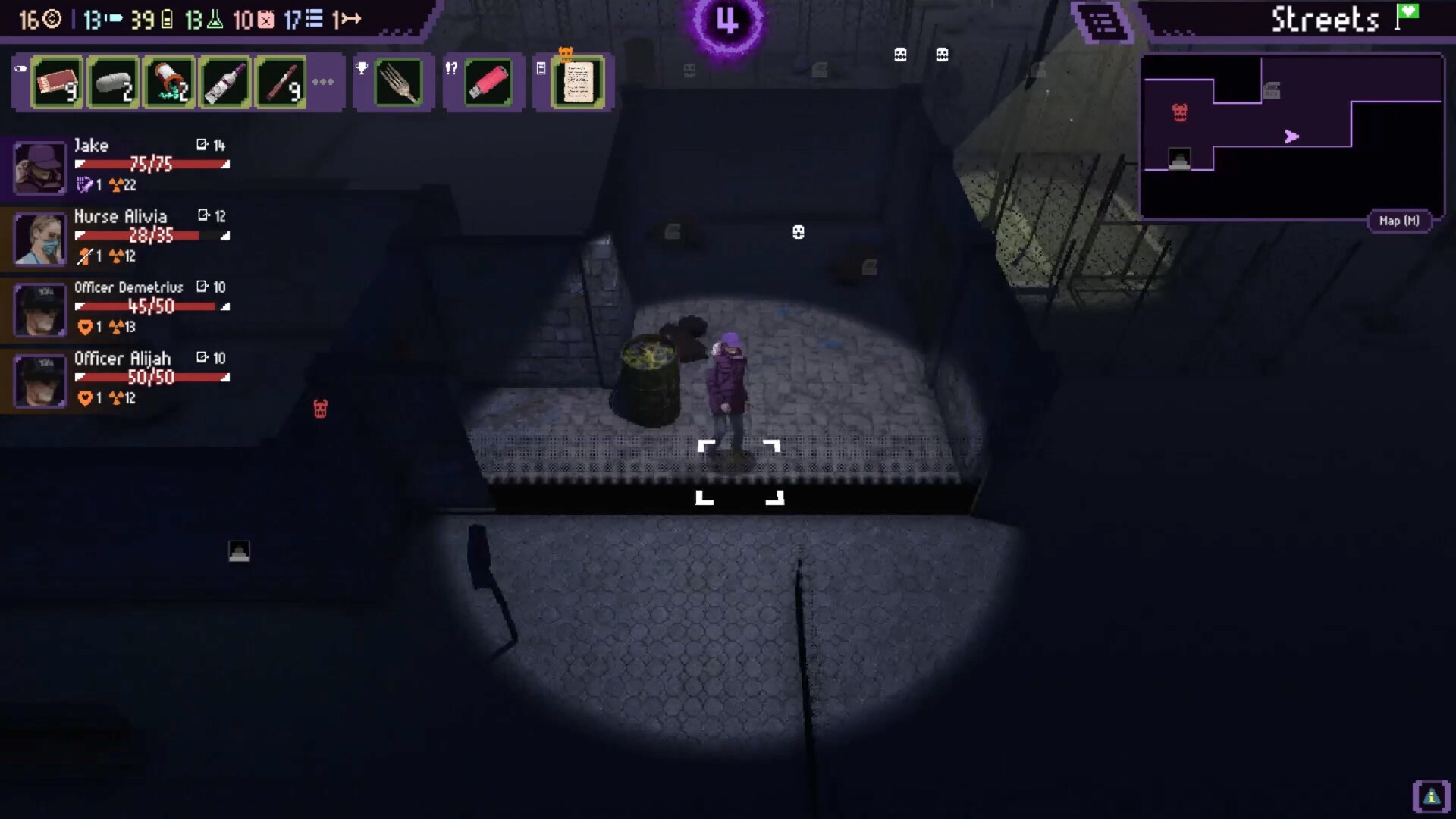
Task: Select Jake's character portrait
Action: point(39,168)
